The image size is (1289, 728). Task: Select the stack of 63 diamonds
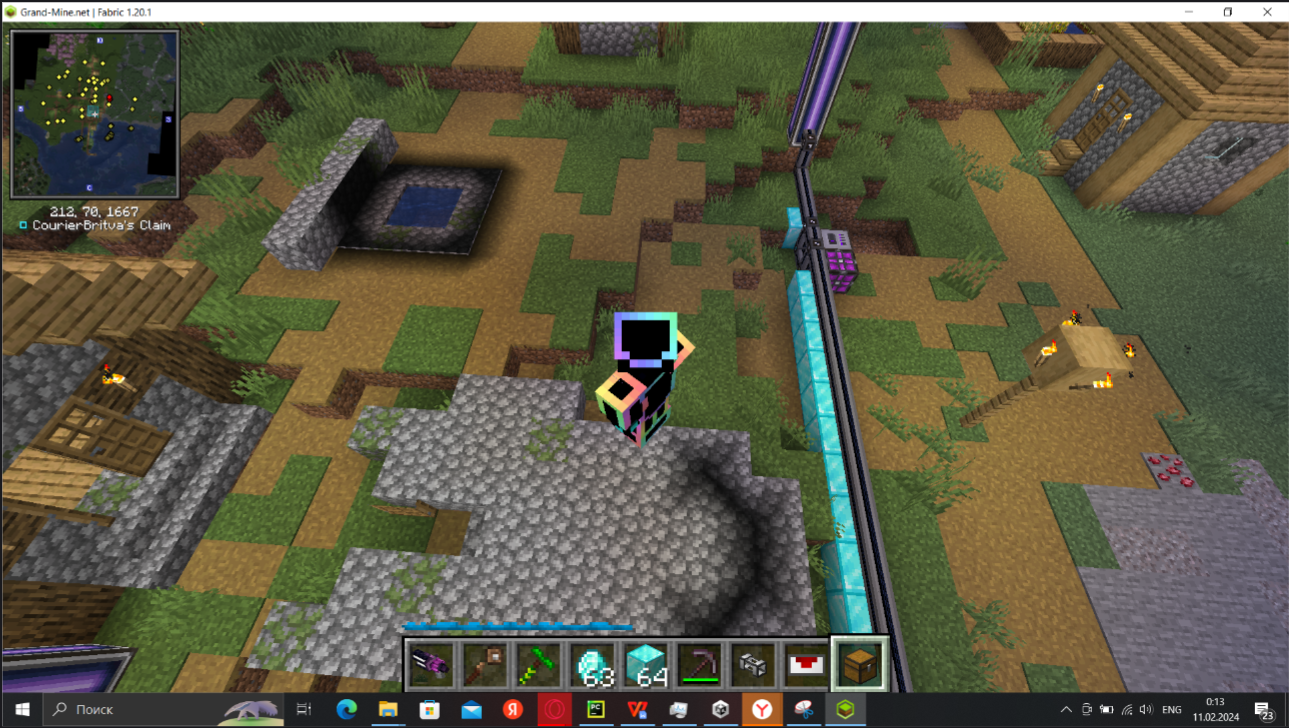click(x=593, y=664)
